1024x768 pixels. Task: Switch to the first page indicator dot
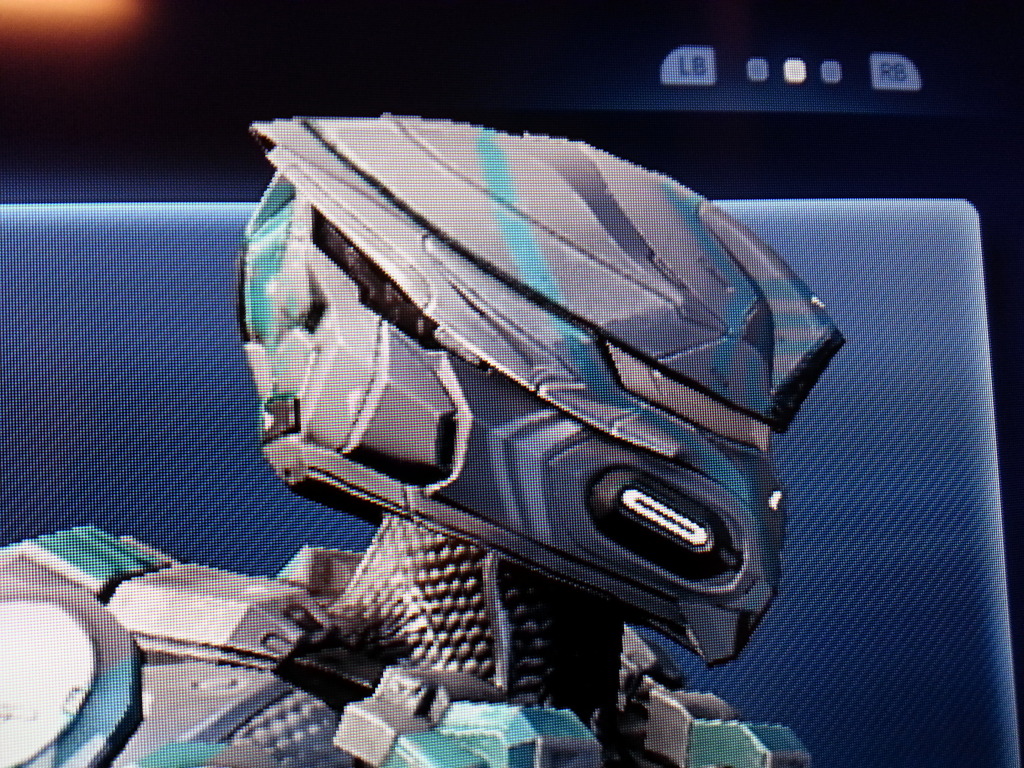[758, 70]
